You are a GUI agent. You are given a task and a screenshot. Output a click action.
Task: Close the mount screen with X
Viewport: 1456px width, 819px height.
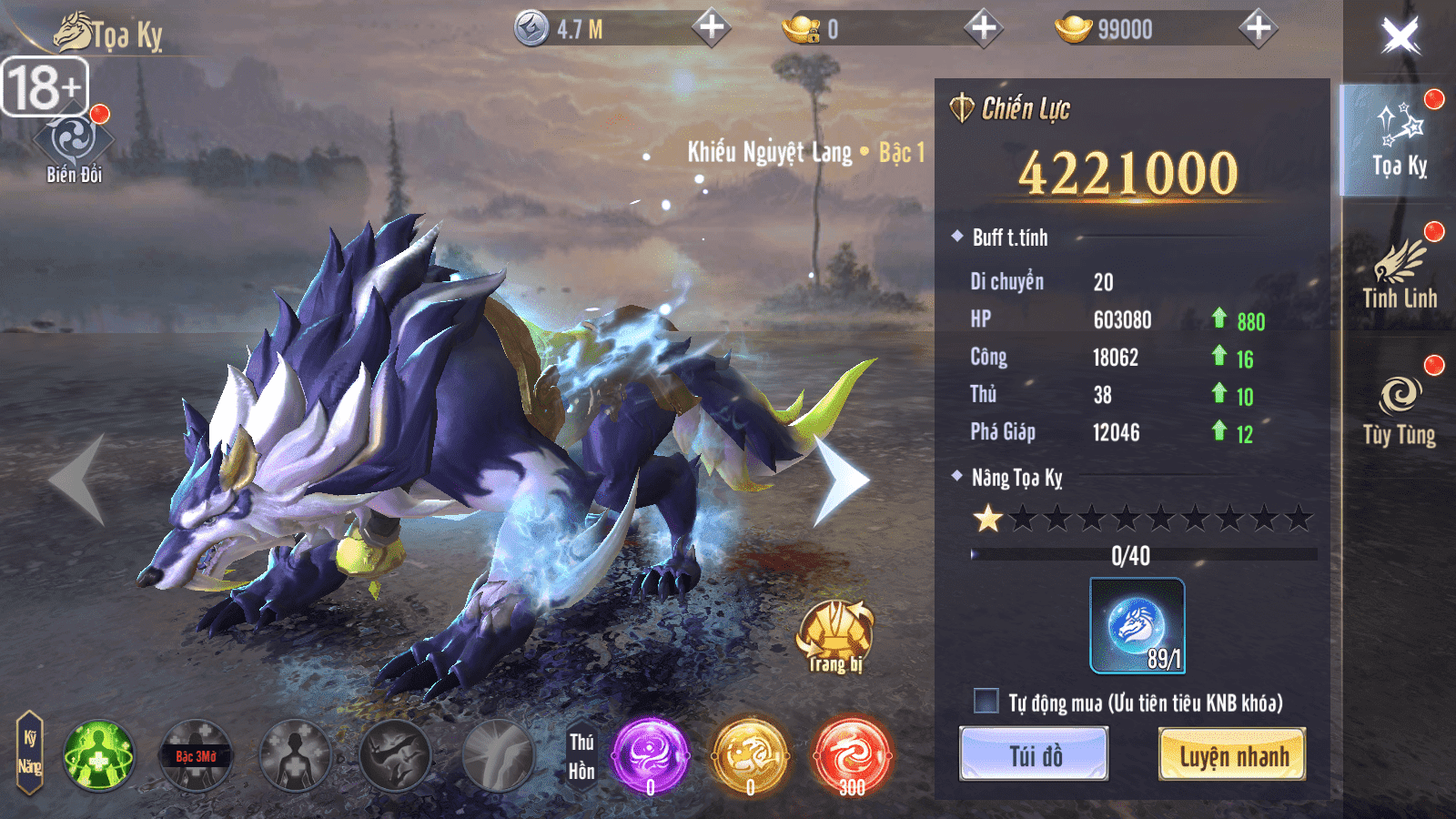[x=1399, y=36]
